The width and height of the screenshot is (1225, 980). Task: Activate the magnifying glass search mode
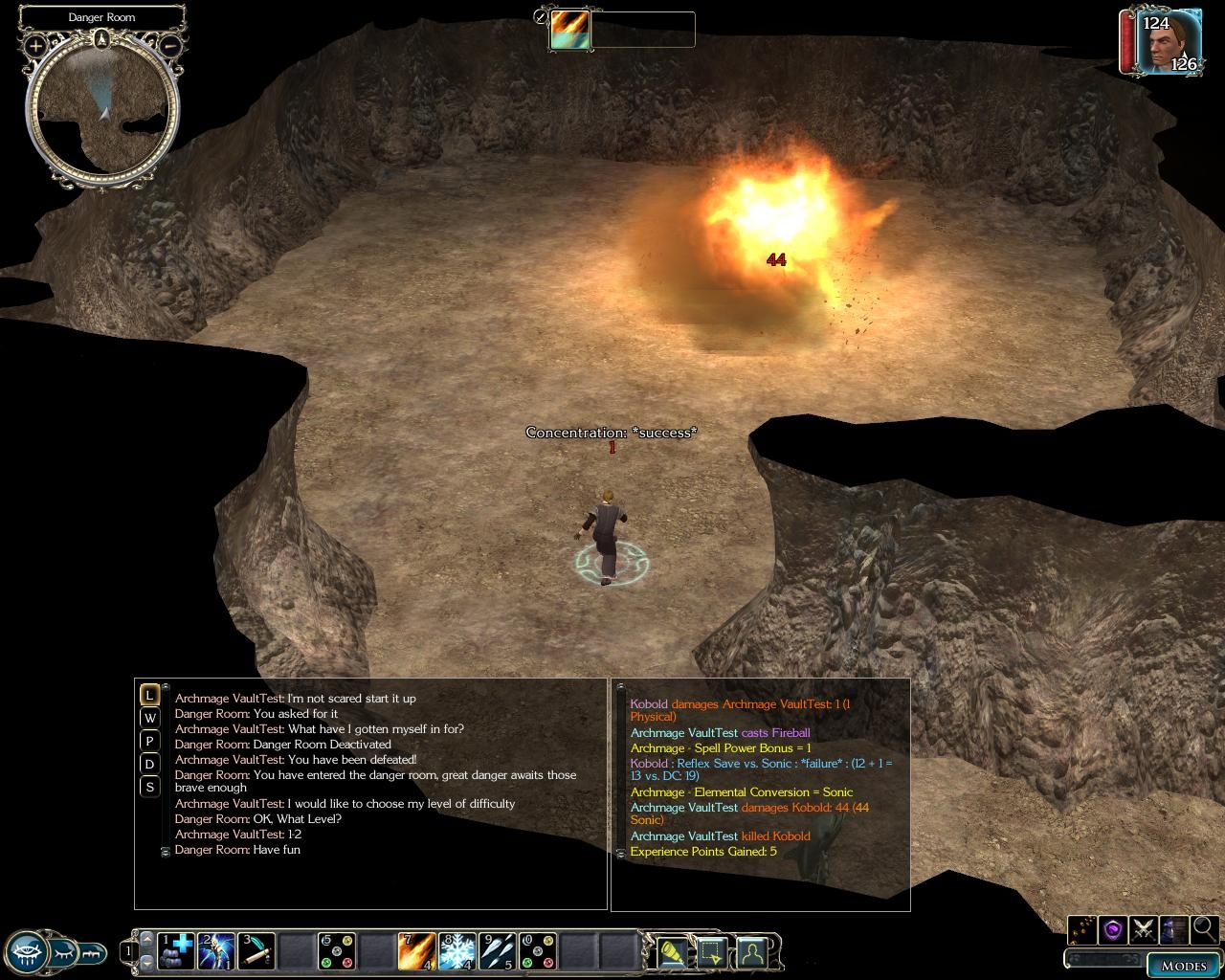click(x=1204, y=928)
